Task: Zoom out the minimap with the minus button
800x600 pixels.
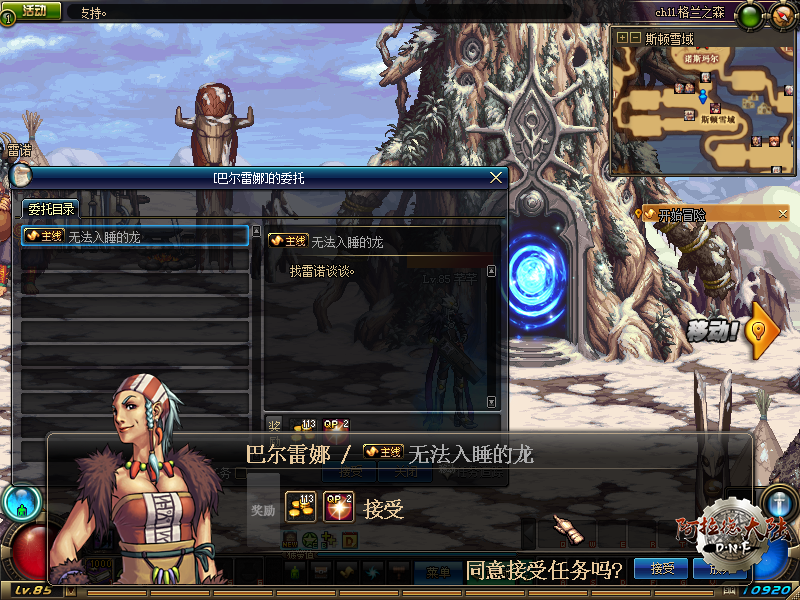Action: coord(635,38)
